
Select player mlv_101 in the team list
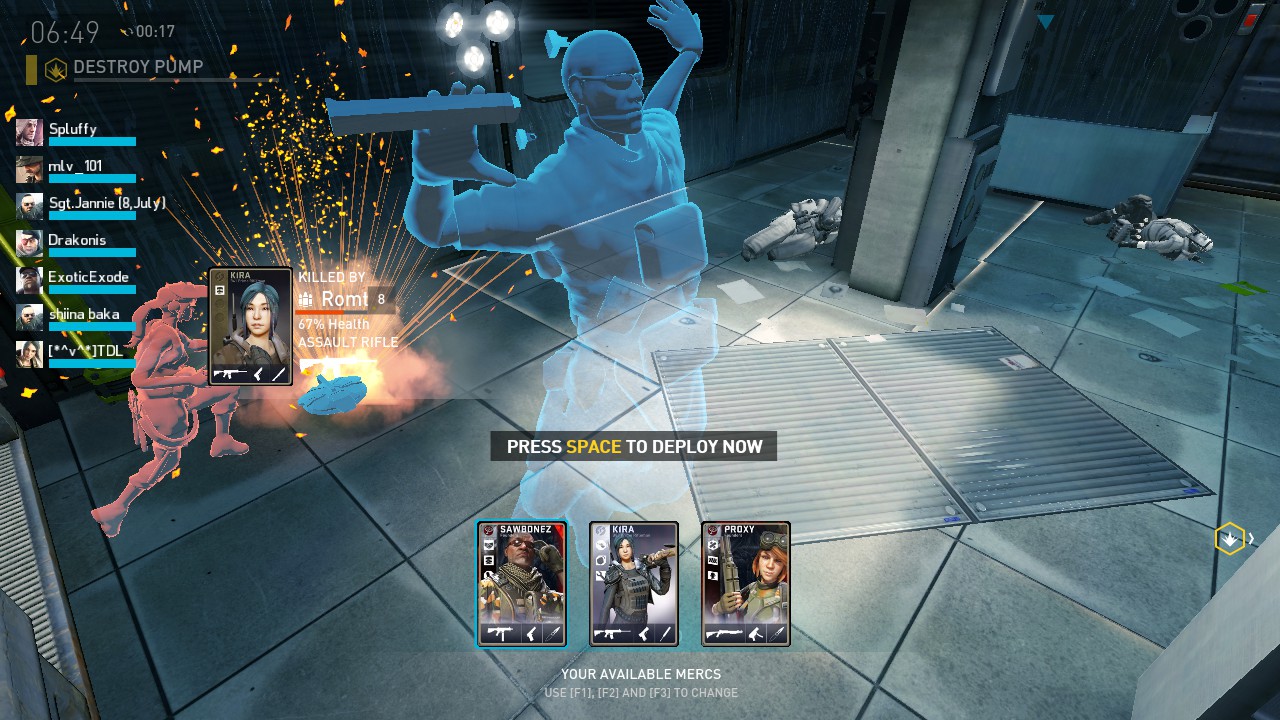74,168
